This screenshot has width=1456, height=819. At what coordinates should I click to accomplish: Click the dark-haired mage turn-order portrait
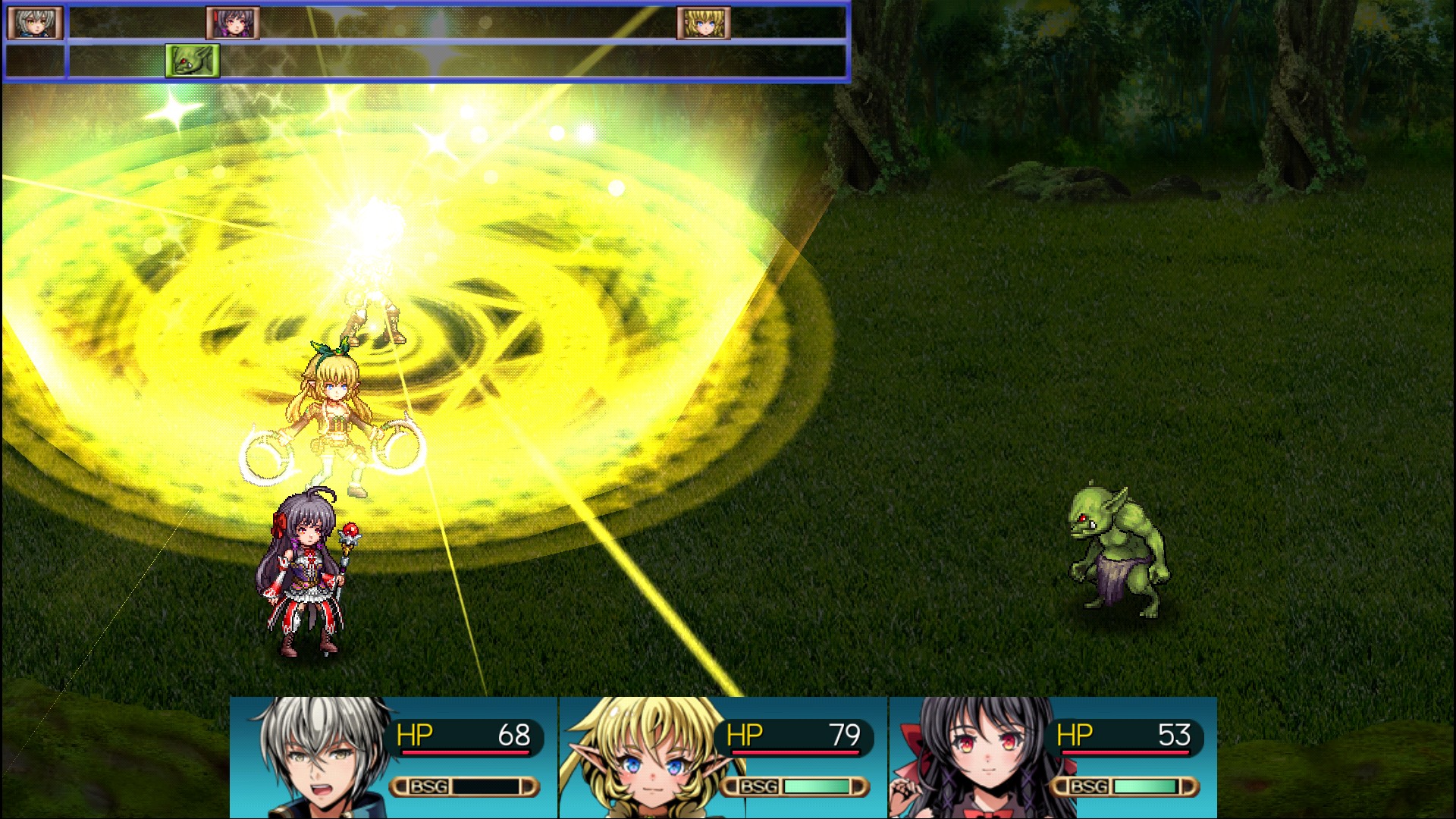(x=233, y=23)
